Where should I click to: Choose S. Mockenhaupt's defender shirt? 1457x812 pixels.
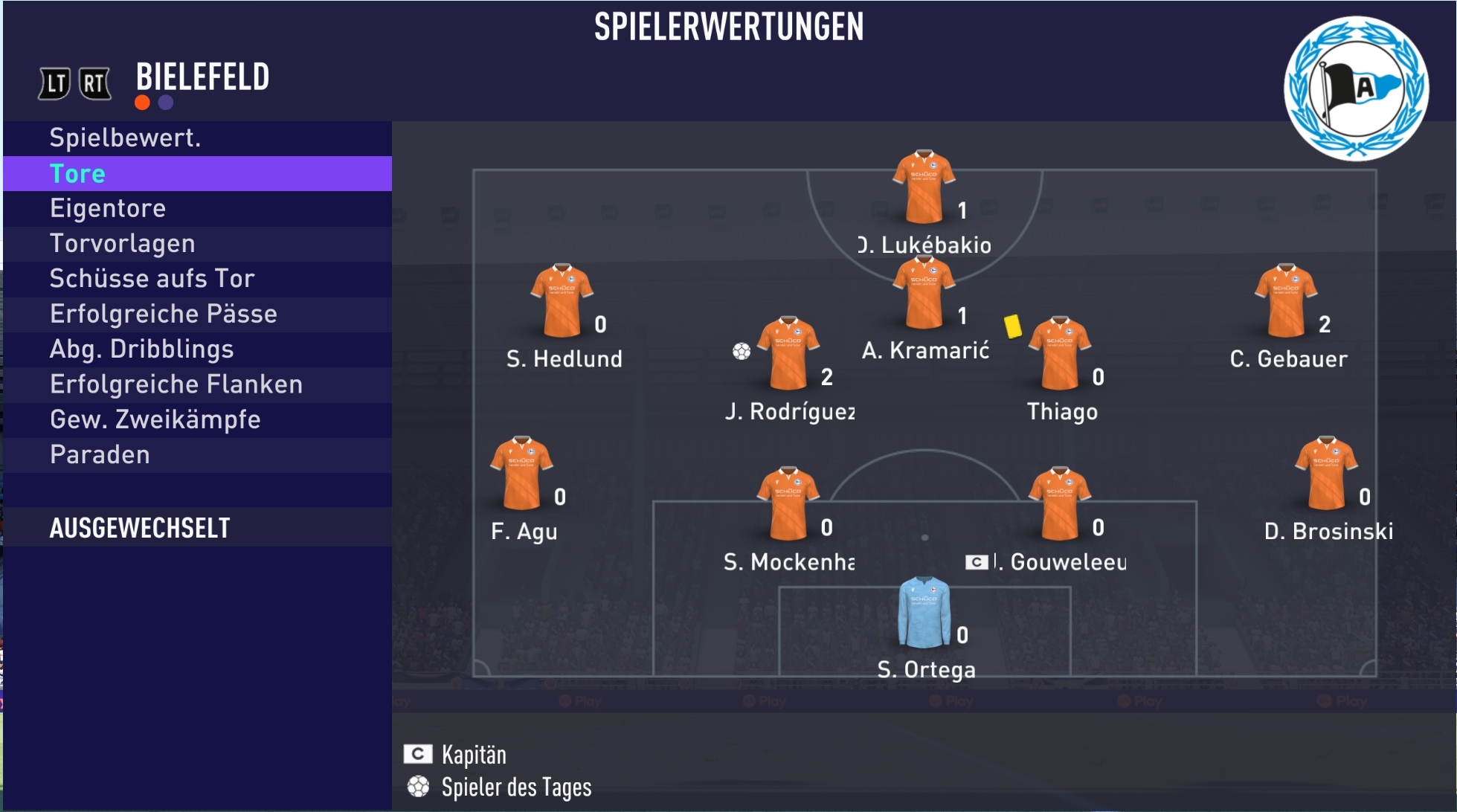[788, 504]
